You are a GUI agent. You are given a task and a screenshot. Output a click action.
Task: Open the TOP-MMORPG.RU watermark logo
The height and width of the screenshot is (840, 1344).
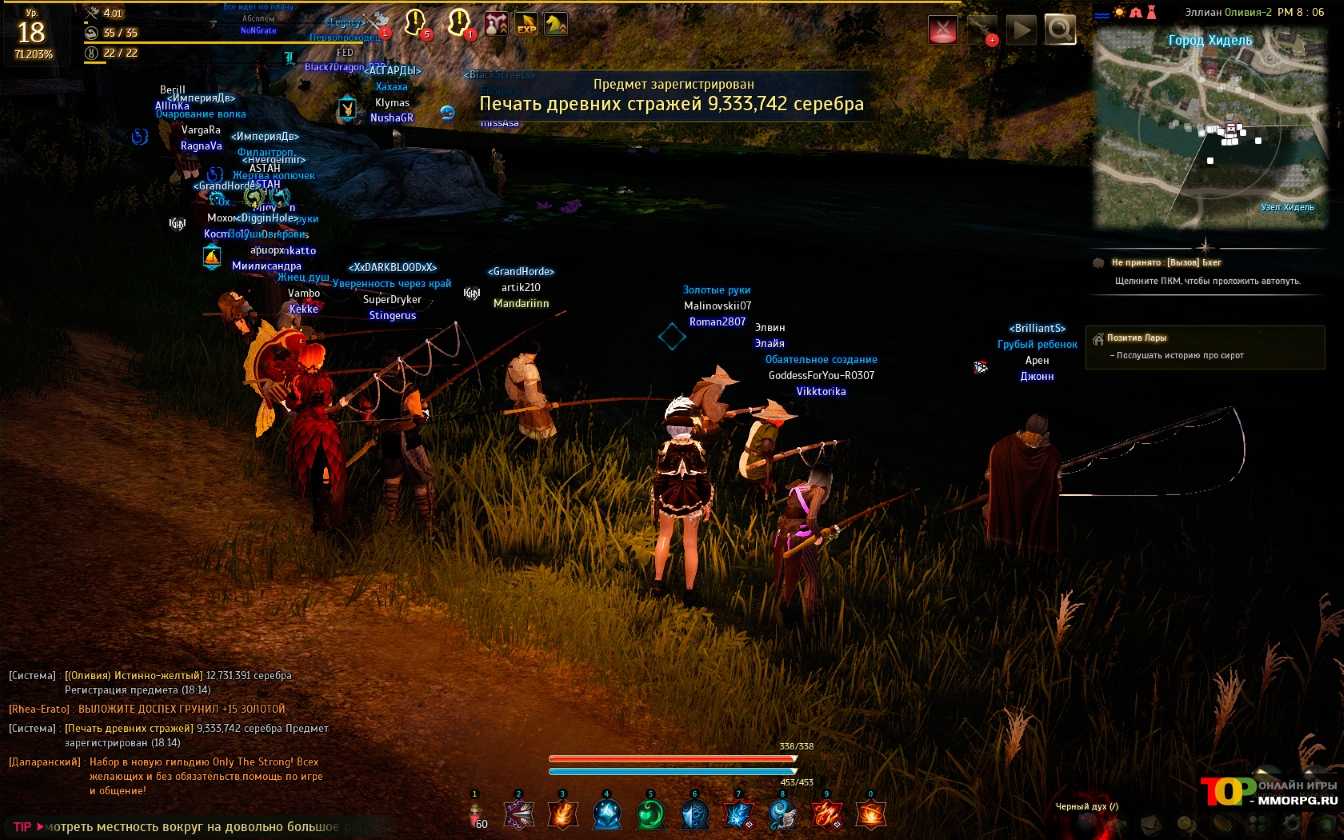[1270, 790]
